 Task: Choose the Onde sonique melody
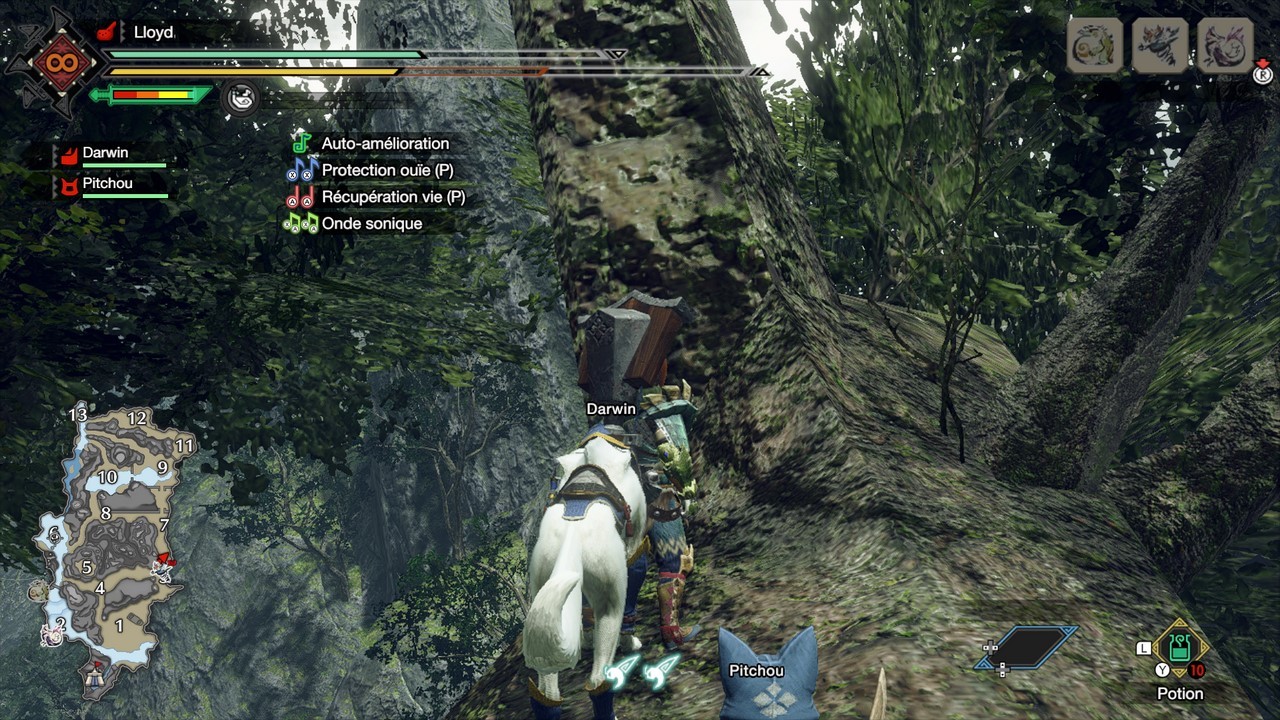[371, 224]
